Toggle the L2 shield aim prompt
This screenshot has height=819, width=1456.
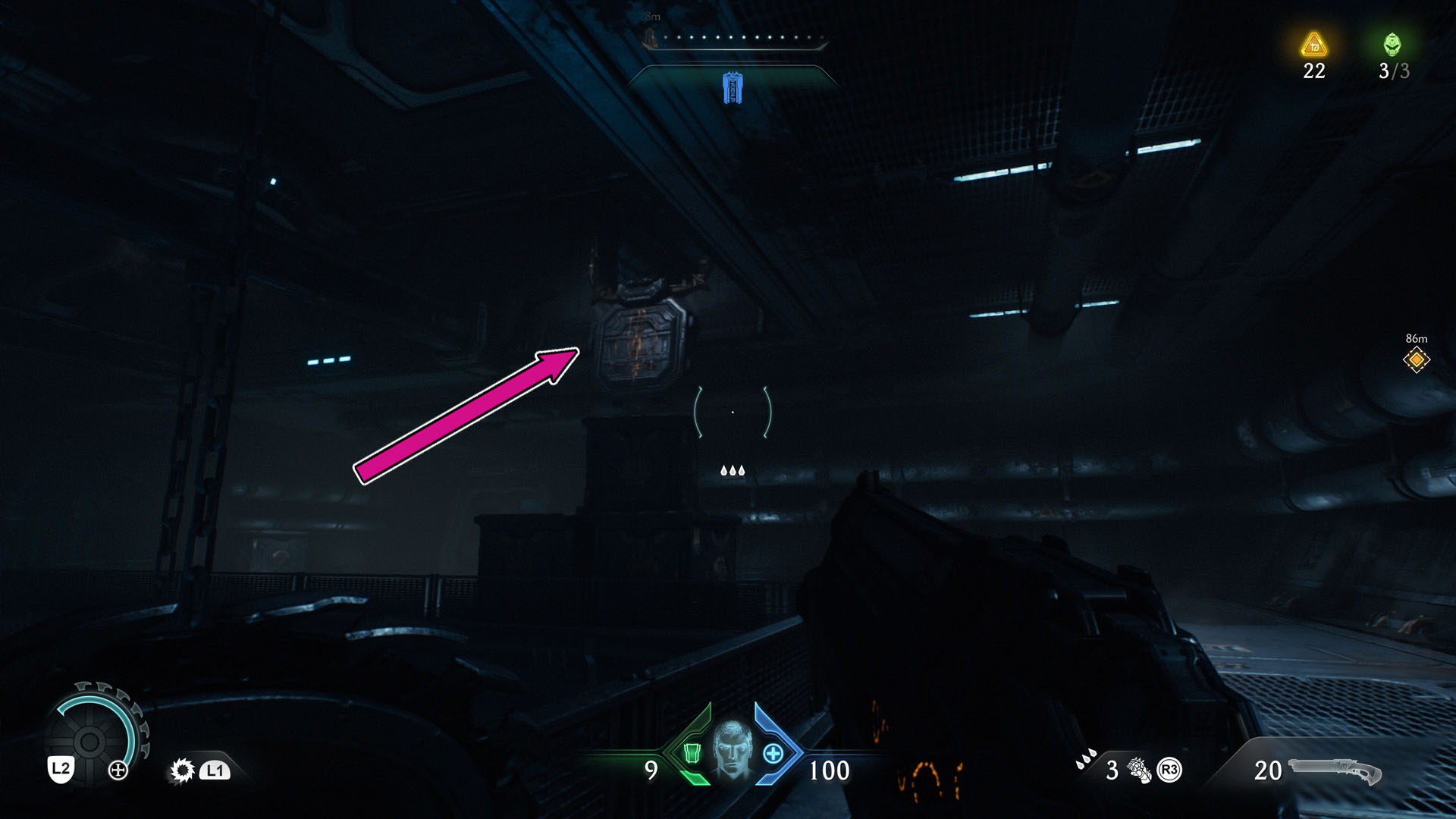click(x=61, y=770)
